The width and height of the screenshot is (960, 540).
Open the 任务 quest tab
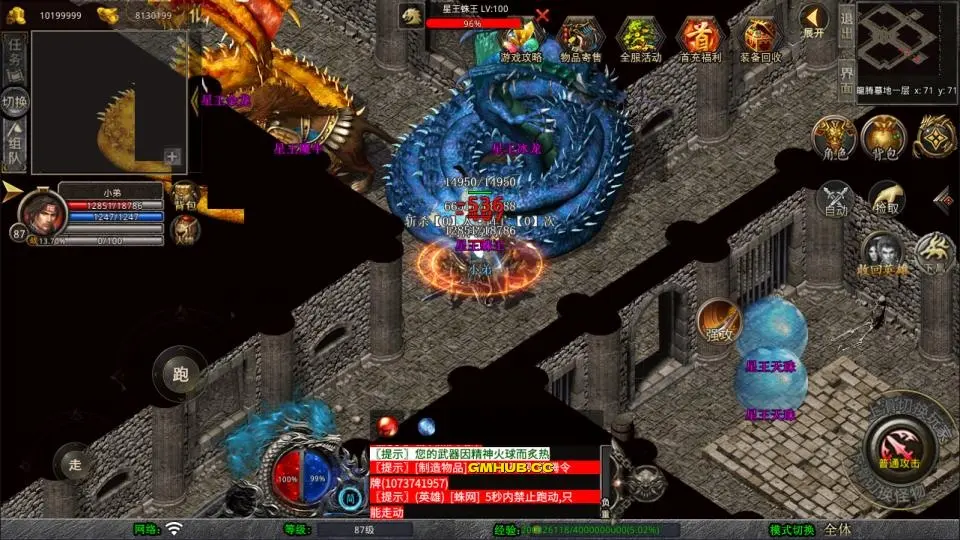click(15, 52)
